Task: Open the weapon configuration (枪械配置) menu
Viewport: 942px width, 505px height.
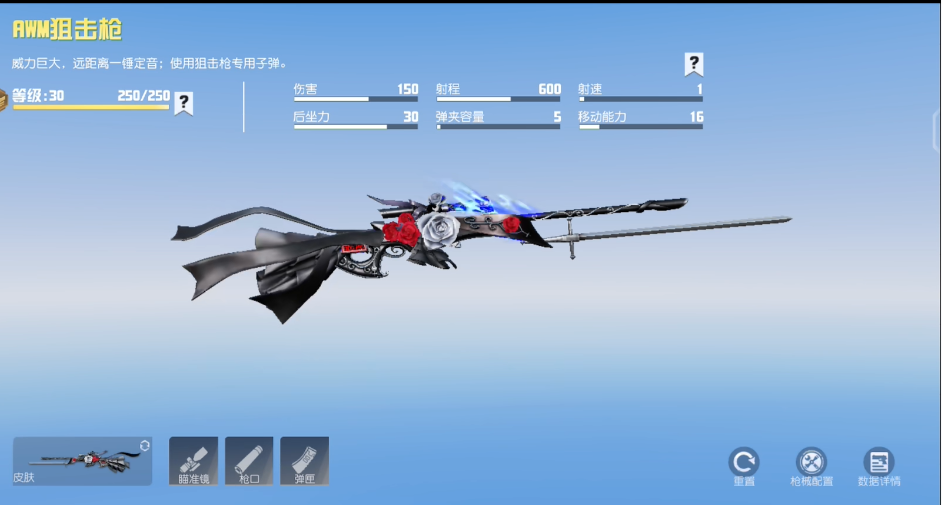Action: [811, 463]
